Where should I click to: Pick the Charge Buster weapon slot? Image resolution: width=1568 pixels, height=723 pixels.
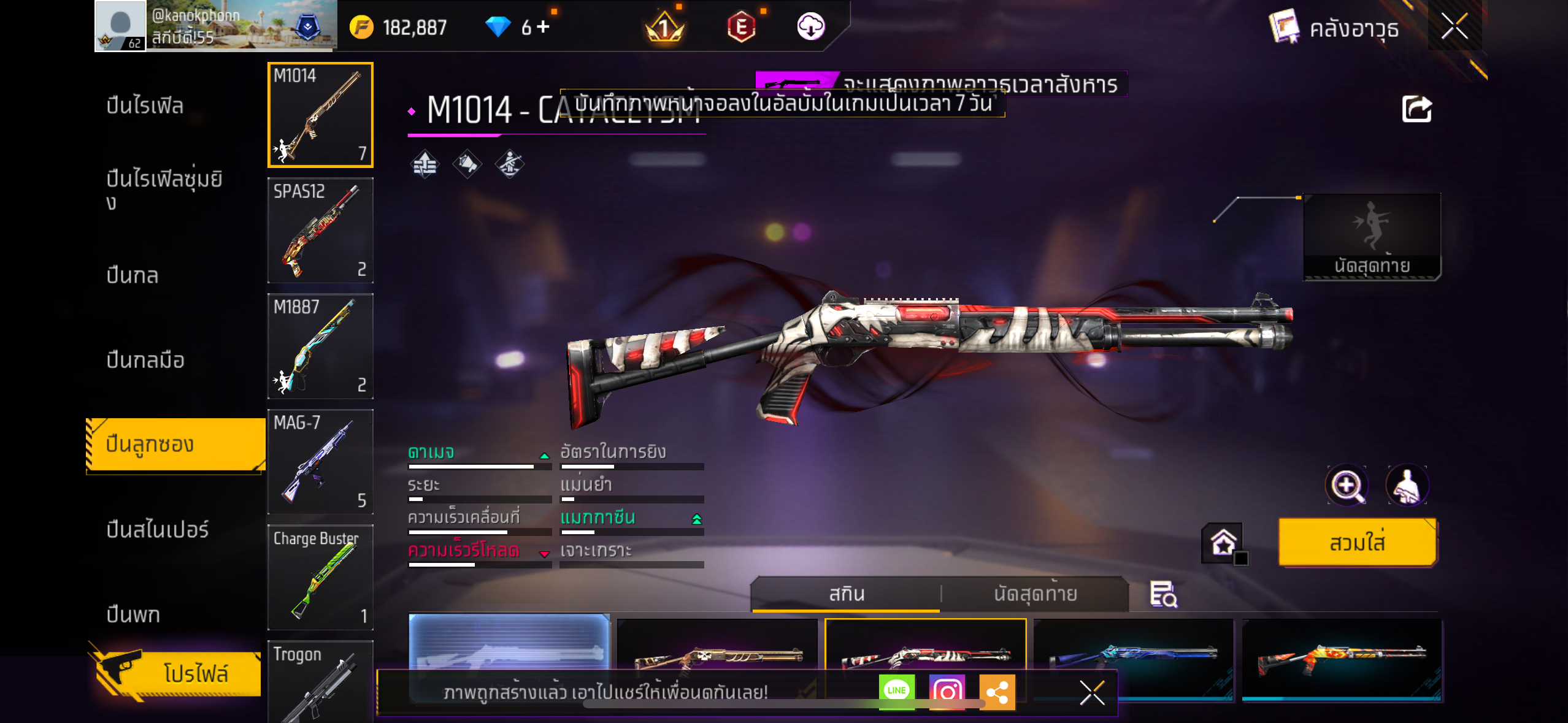click(320, 577)
